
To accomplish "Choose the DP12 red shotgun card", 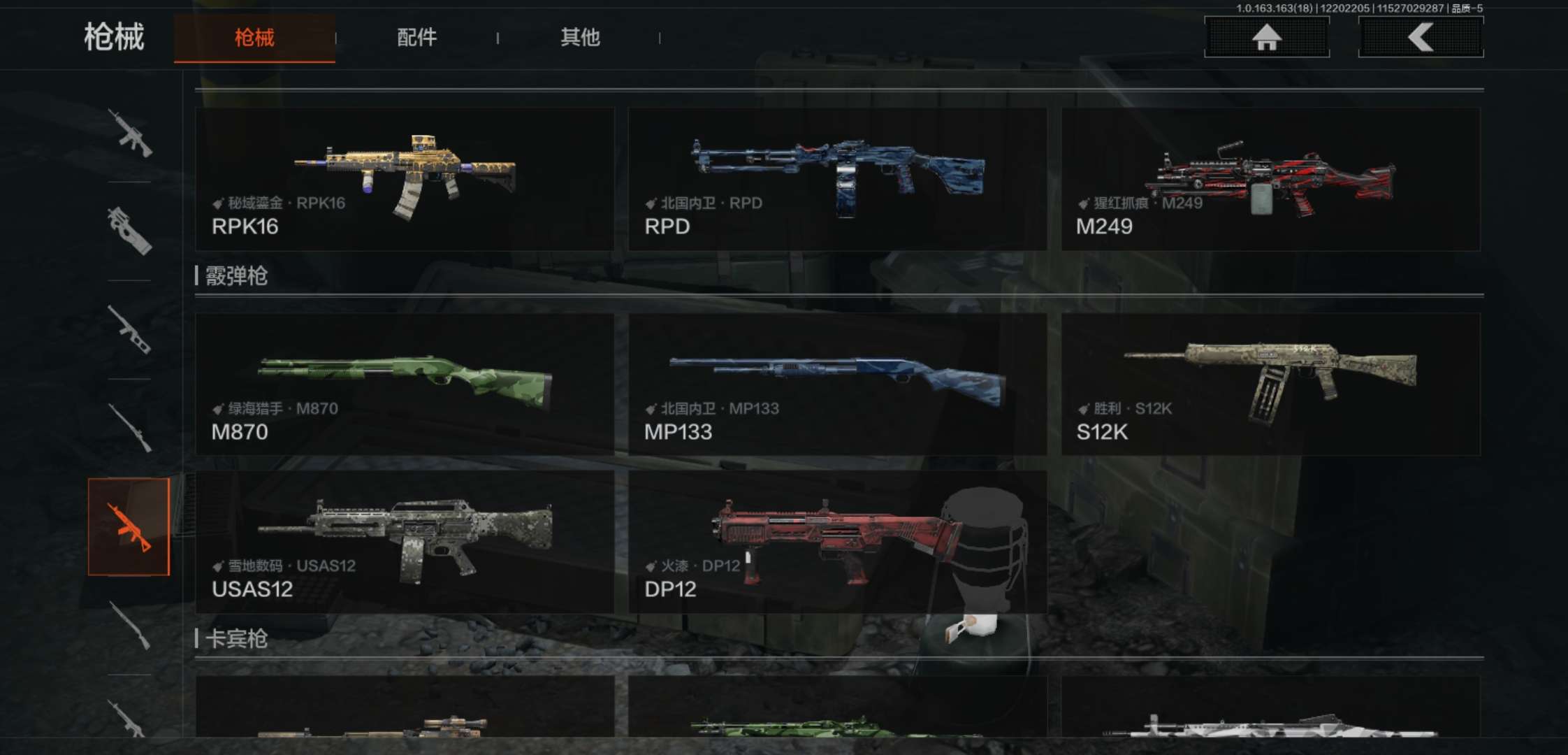I will pos(837,542).
